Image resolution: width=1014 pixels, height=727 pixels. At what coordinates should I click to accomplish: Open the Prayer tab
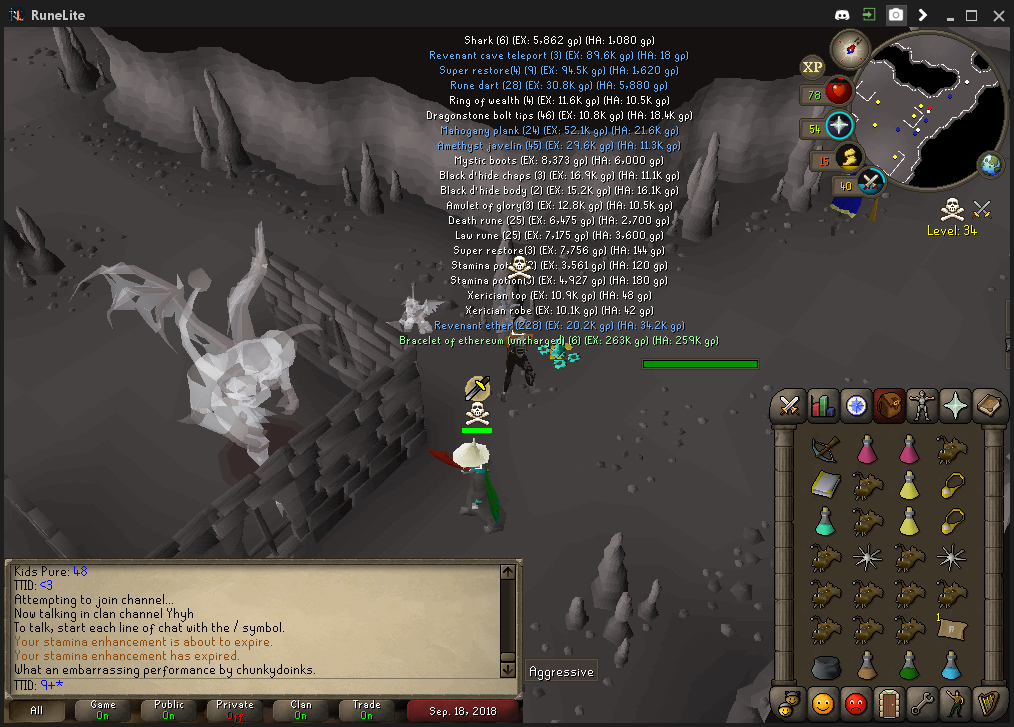pyautogui.click(x=955, y=405)
